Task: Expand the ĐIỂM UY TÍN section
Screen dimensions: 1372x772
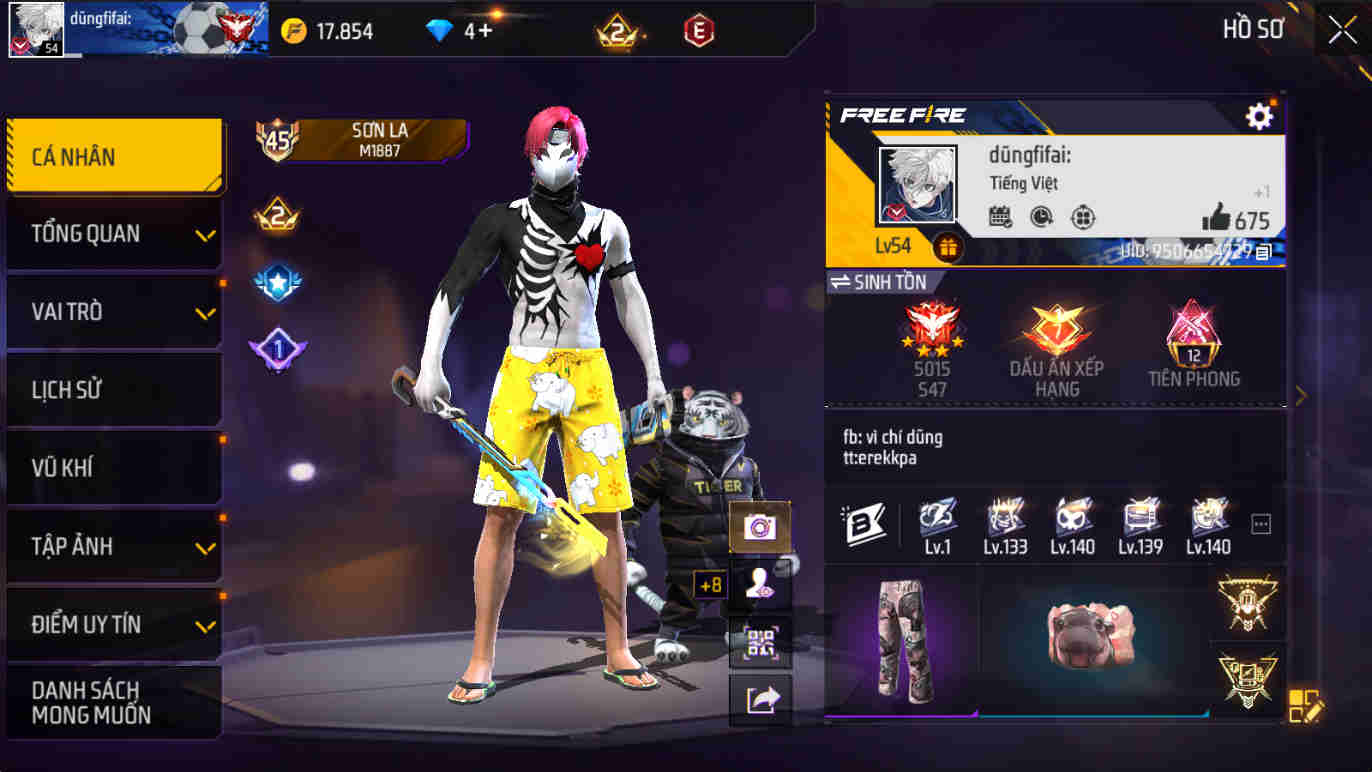Action: point(110,624)
